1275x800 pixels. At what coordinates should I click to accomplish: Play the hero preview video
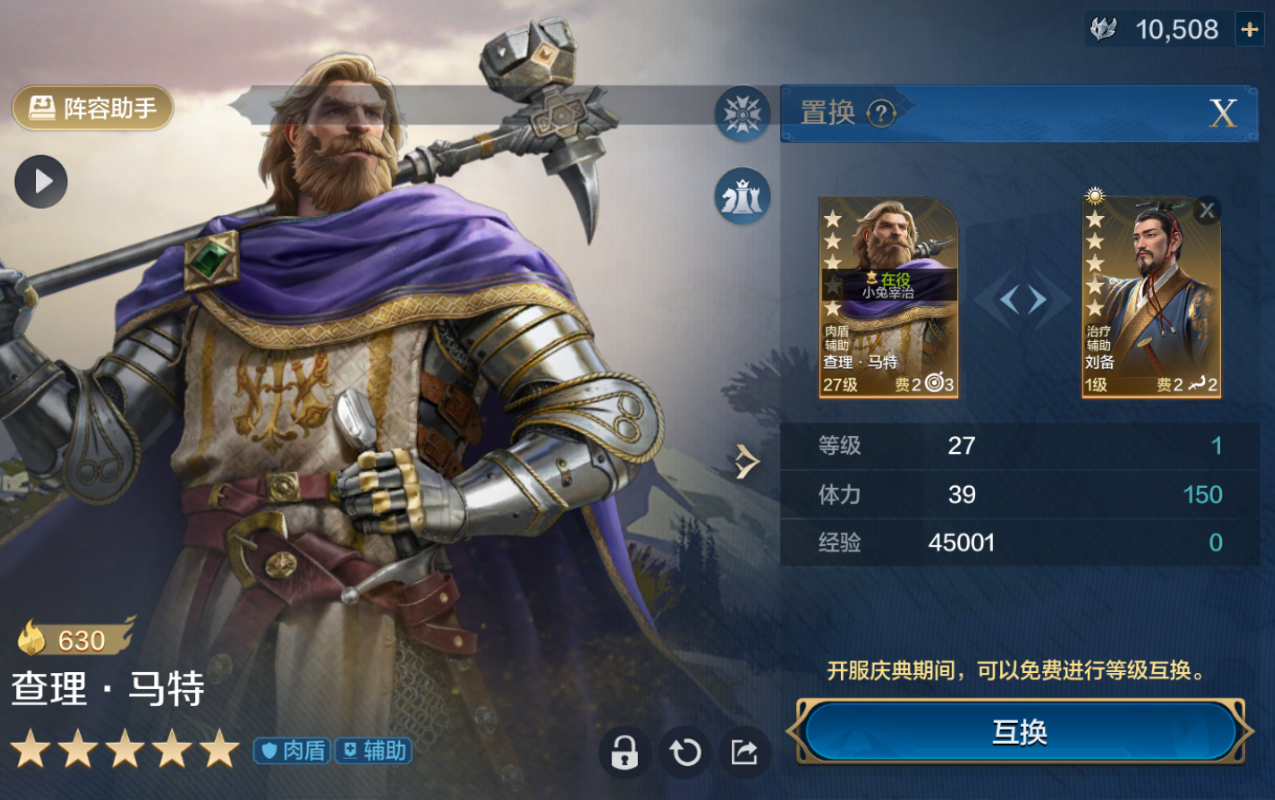tap(41, 181)
